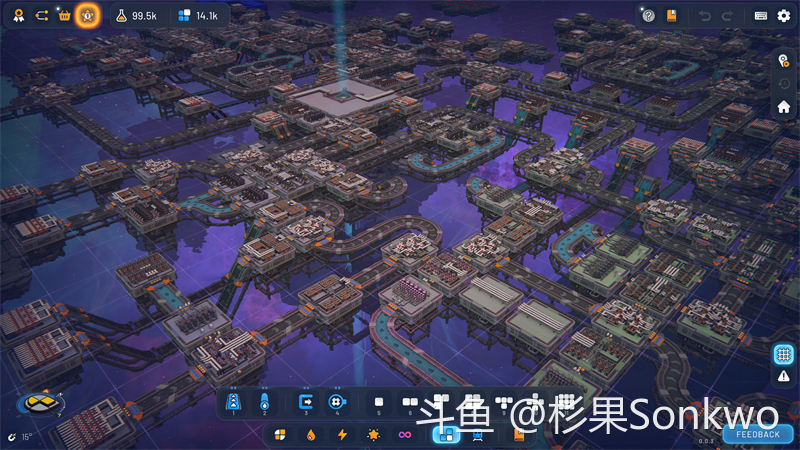800x450 pixels.
Task: Open the shop basket icon
Action: [65, 15]
